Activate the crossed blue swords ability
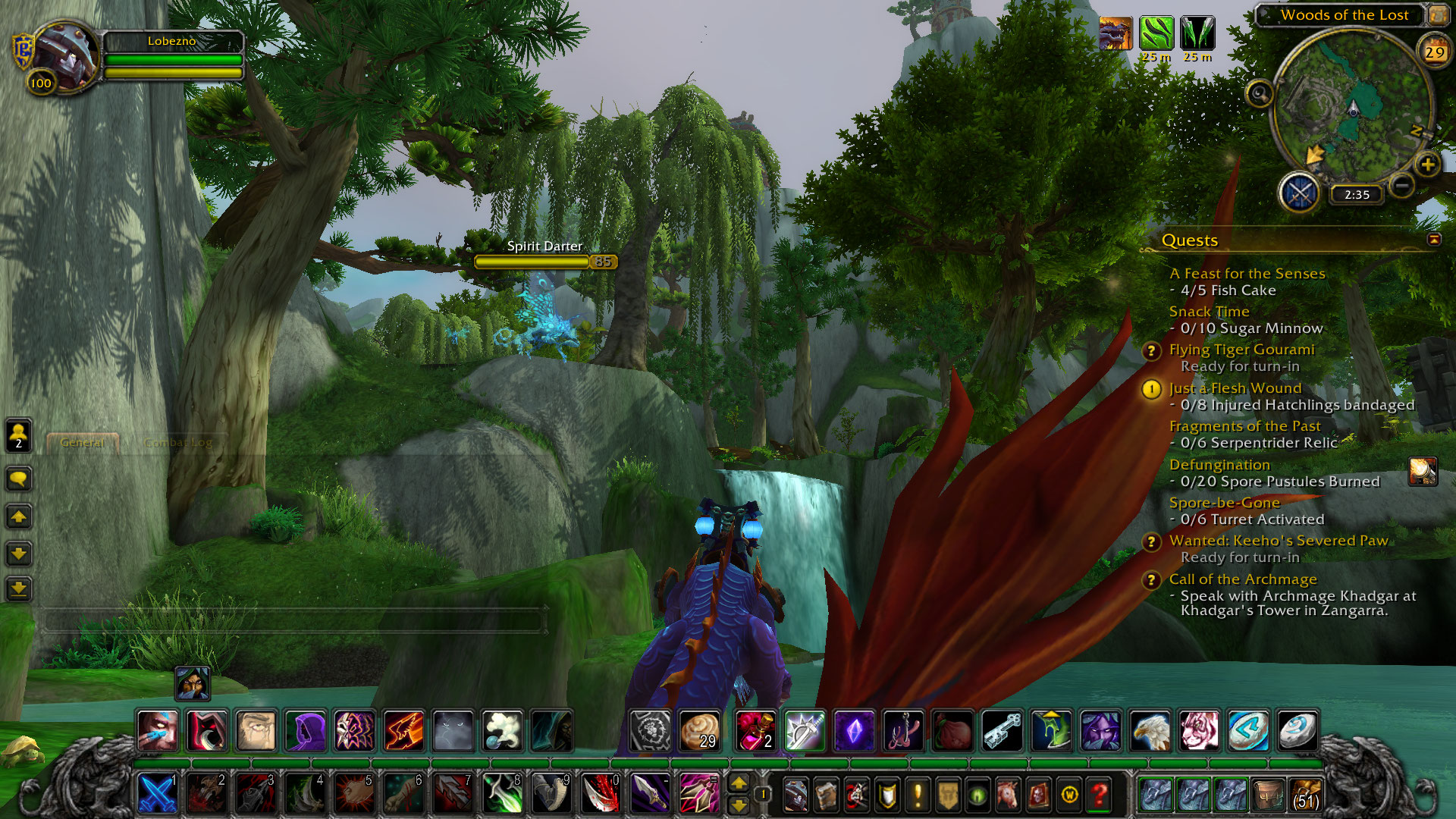 [x=158, y=794]
